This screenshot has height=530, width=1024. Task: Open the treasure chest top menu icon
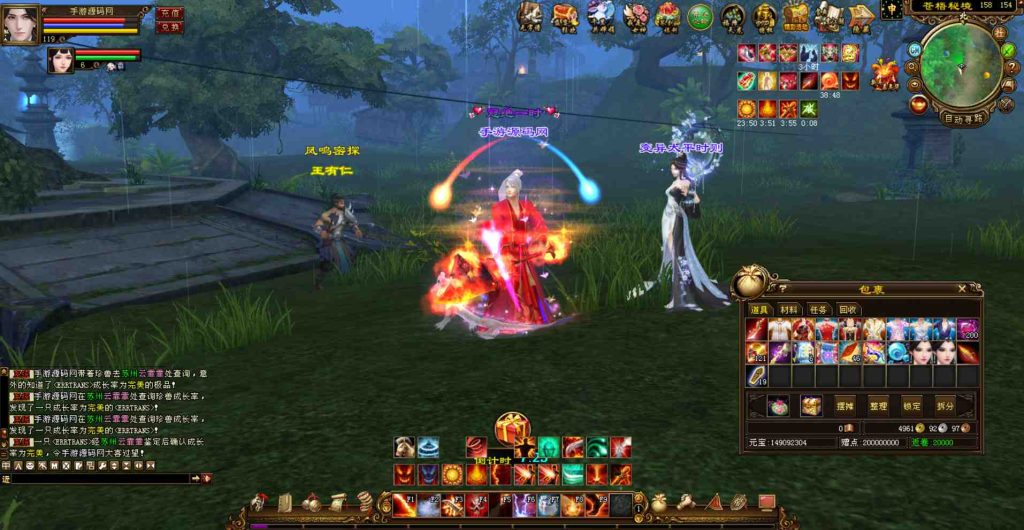coord(565,15)
